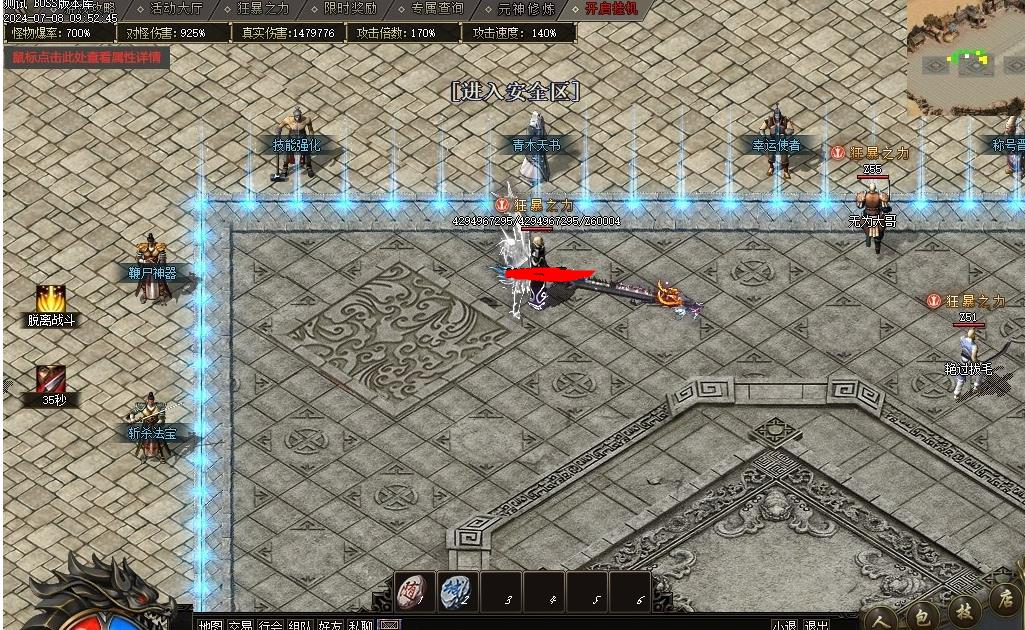
Task: Open the 活动大厅 activity hall tab
Action: click(x=175, y=9)
